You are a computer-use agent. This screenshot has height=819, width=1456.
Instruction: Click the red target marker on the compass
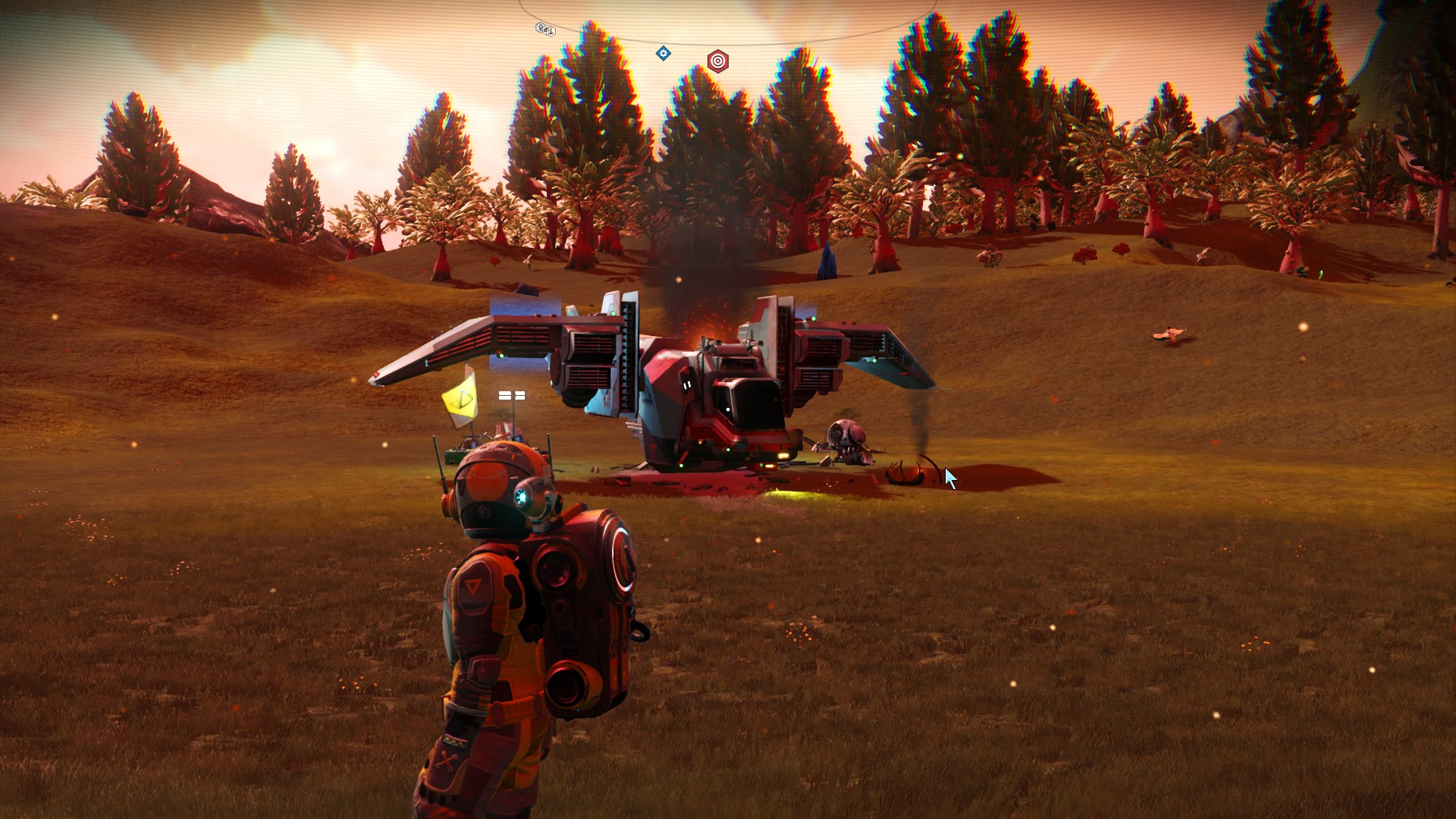[717, 61]
